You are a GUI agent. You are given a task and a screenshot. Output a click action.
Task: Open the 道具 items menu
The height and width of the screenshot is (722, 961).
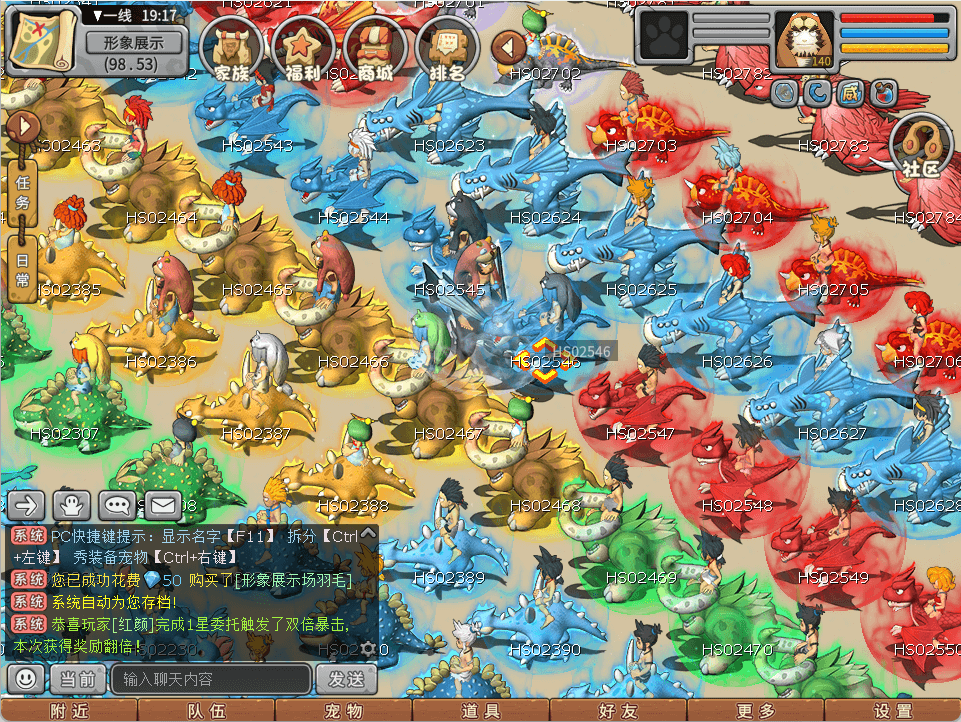click(480, 711)
